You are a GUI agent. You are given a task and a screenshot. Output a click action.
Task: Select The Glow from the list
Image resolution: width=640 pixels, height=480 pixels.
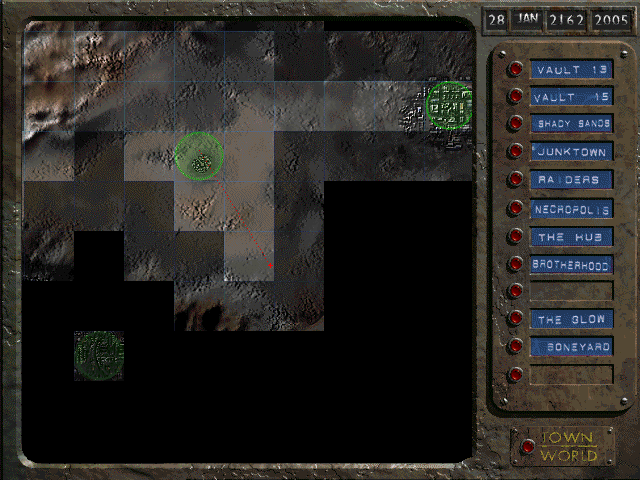pyautogui.click(x=516, y=319)
